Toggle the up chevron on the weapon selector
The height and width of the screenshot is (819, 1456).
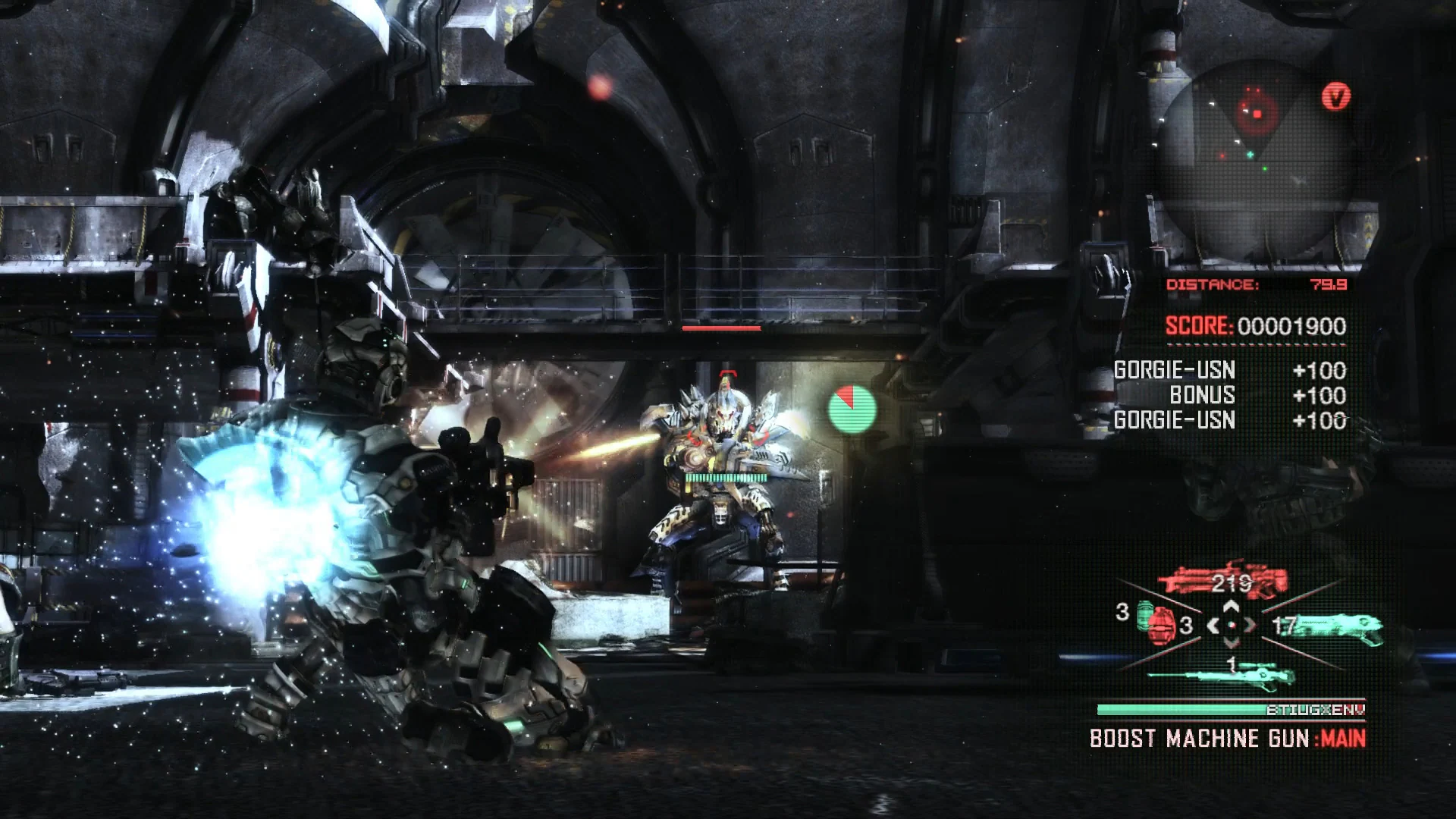pyautogui.click(x=1231, y=606)
